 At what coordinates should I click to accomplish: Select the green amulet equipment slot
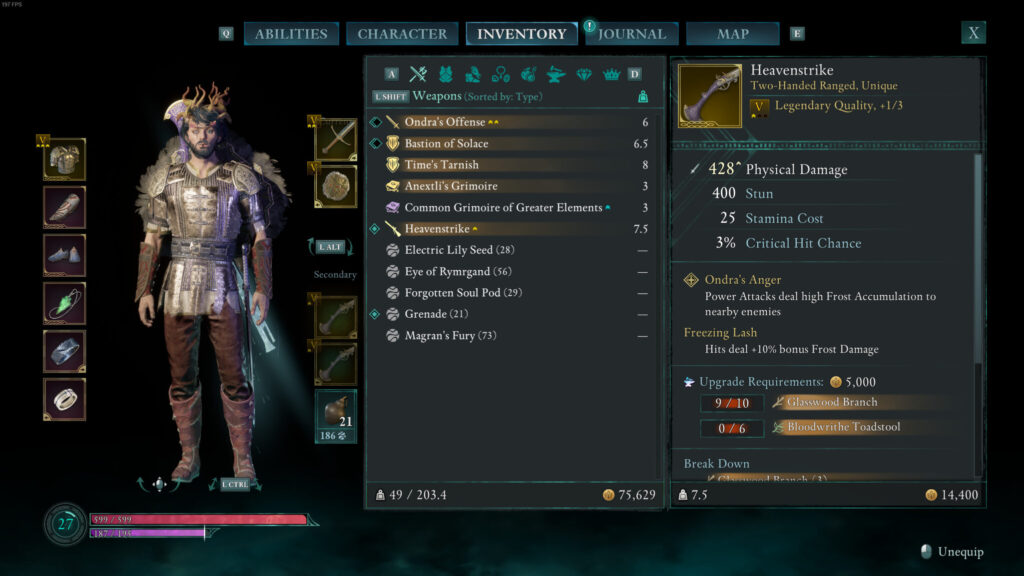point(64,303)
